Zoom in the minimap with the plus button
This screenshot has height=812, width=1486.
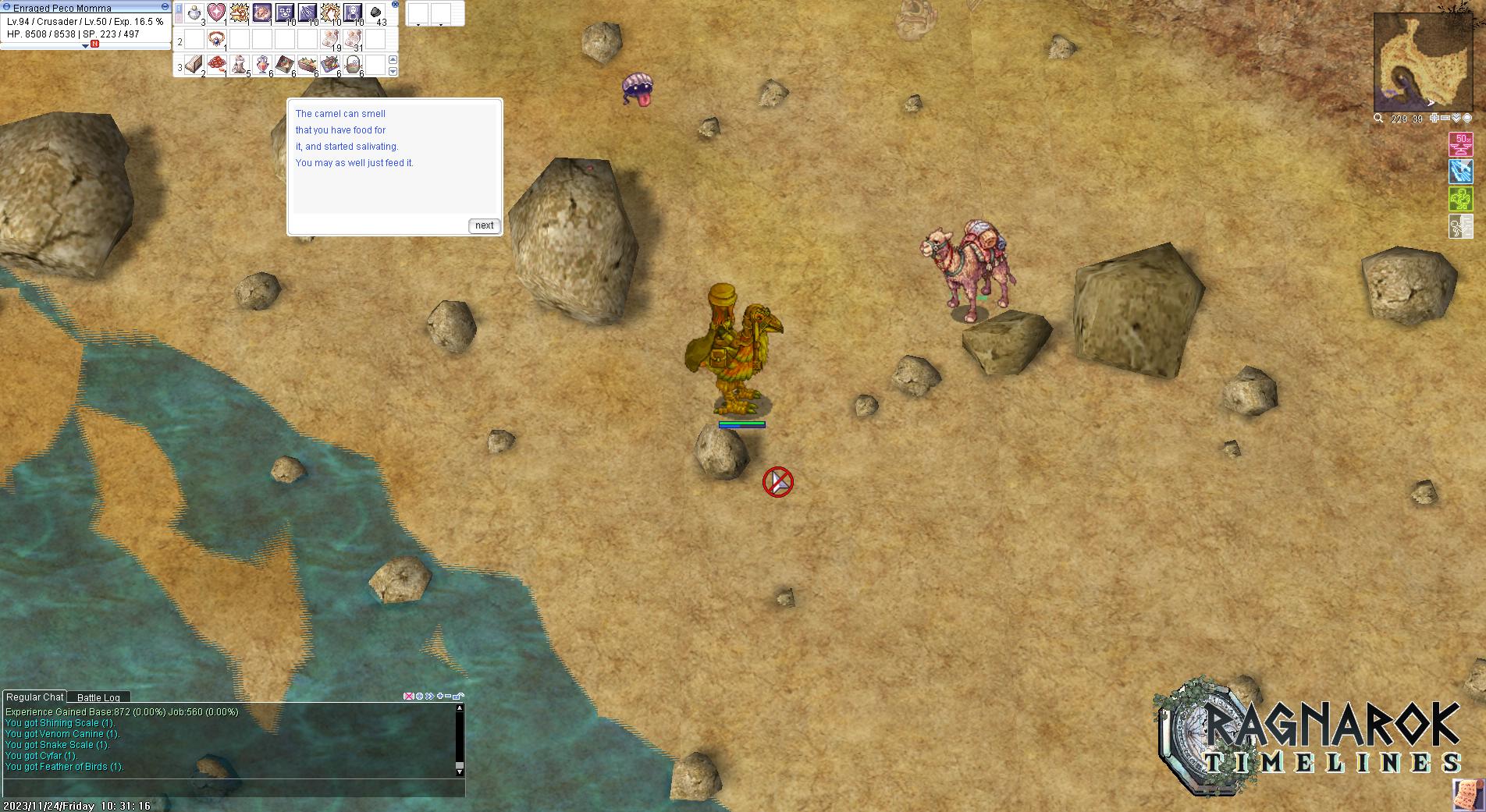(x=1433, y=119)
